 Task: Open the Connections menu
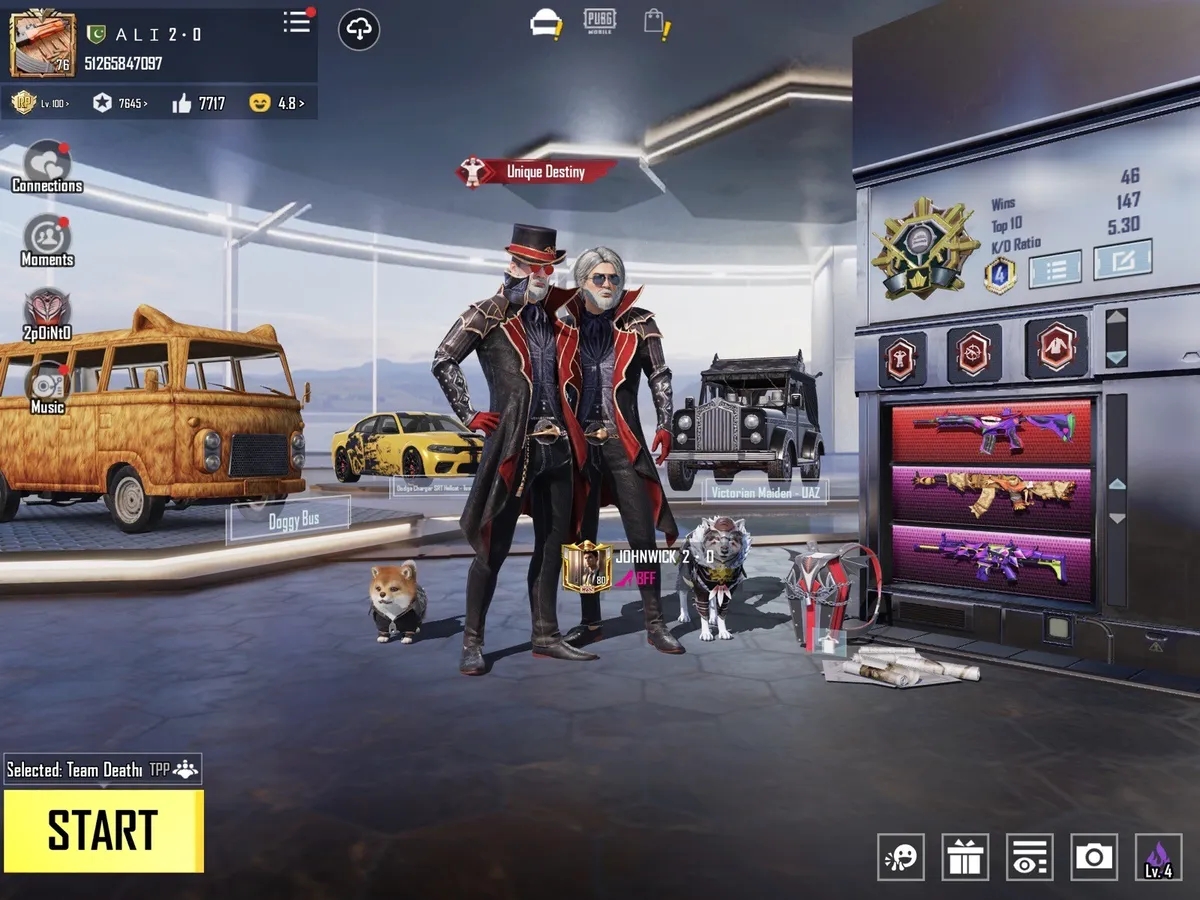pos(47,166)
